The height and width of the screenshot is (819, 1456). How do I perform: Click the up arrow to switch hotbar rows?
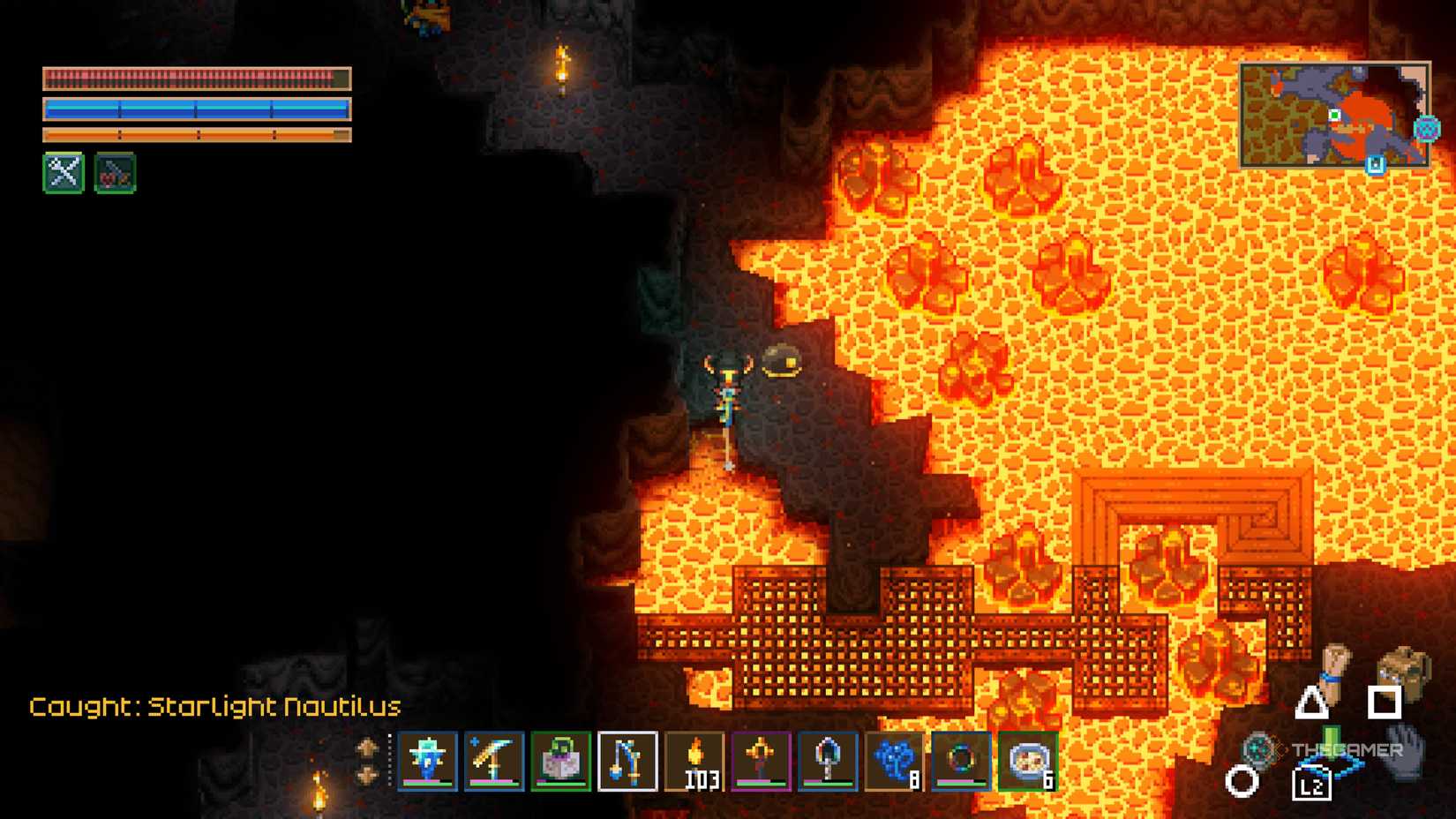pos(368,747)
